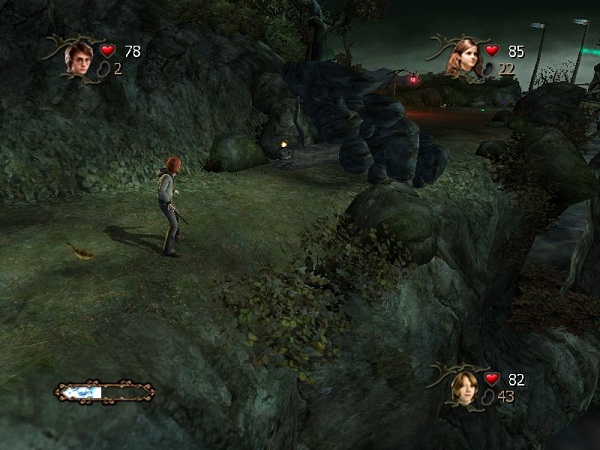Click Ron's character portrait
This screenshot has width=600, height=450.
tap(464, 386)
